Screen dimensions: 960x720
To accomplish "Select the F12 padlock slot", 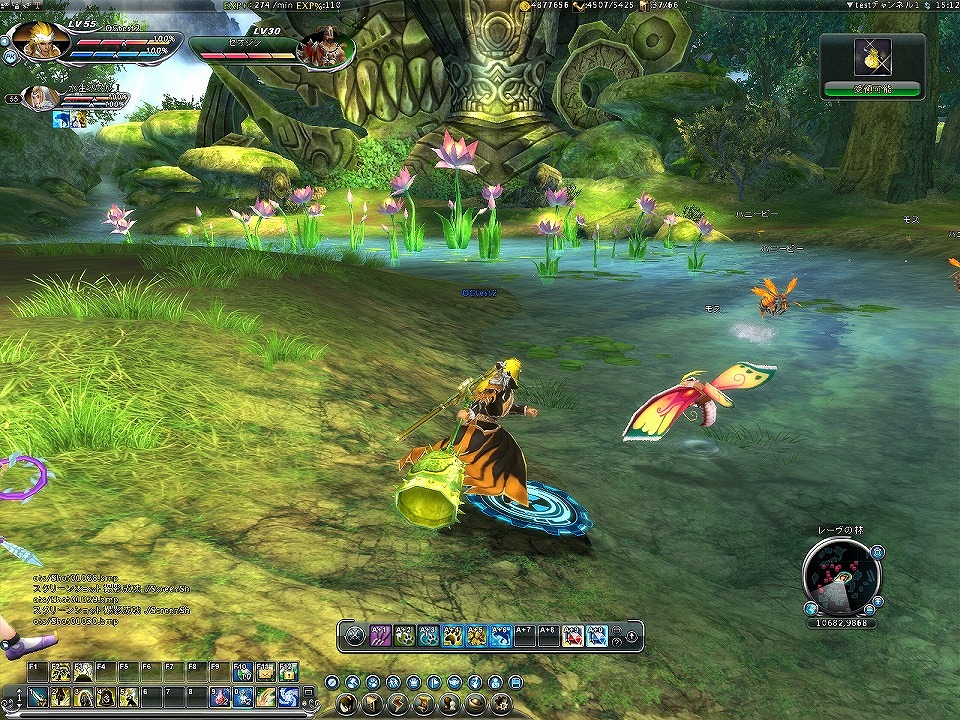I will pyautogui.click(x=289, y=671).
